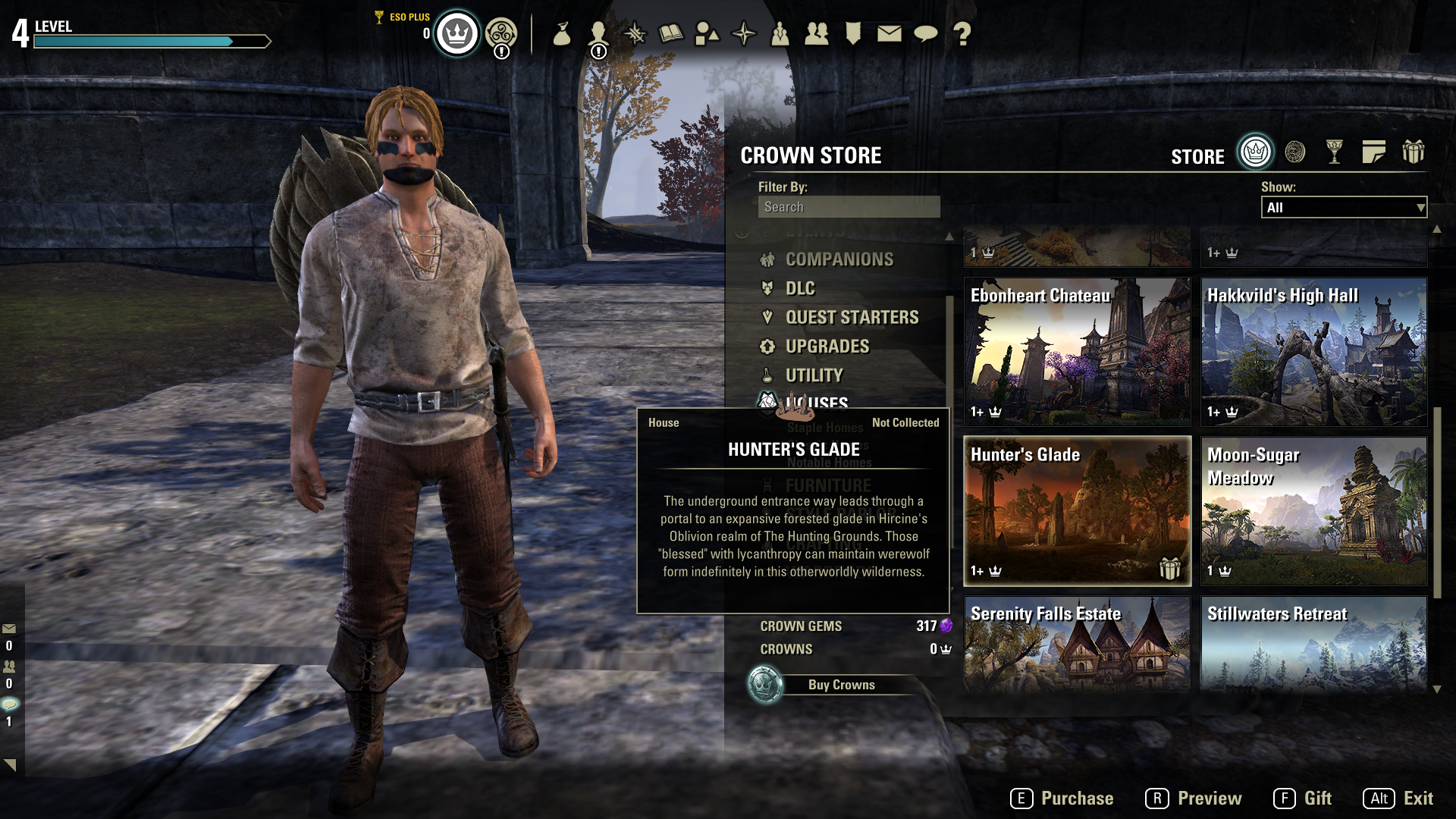Choose the Hunter's Glade house tile
Screen dimensions: 1456x819
click(1077, 510)
